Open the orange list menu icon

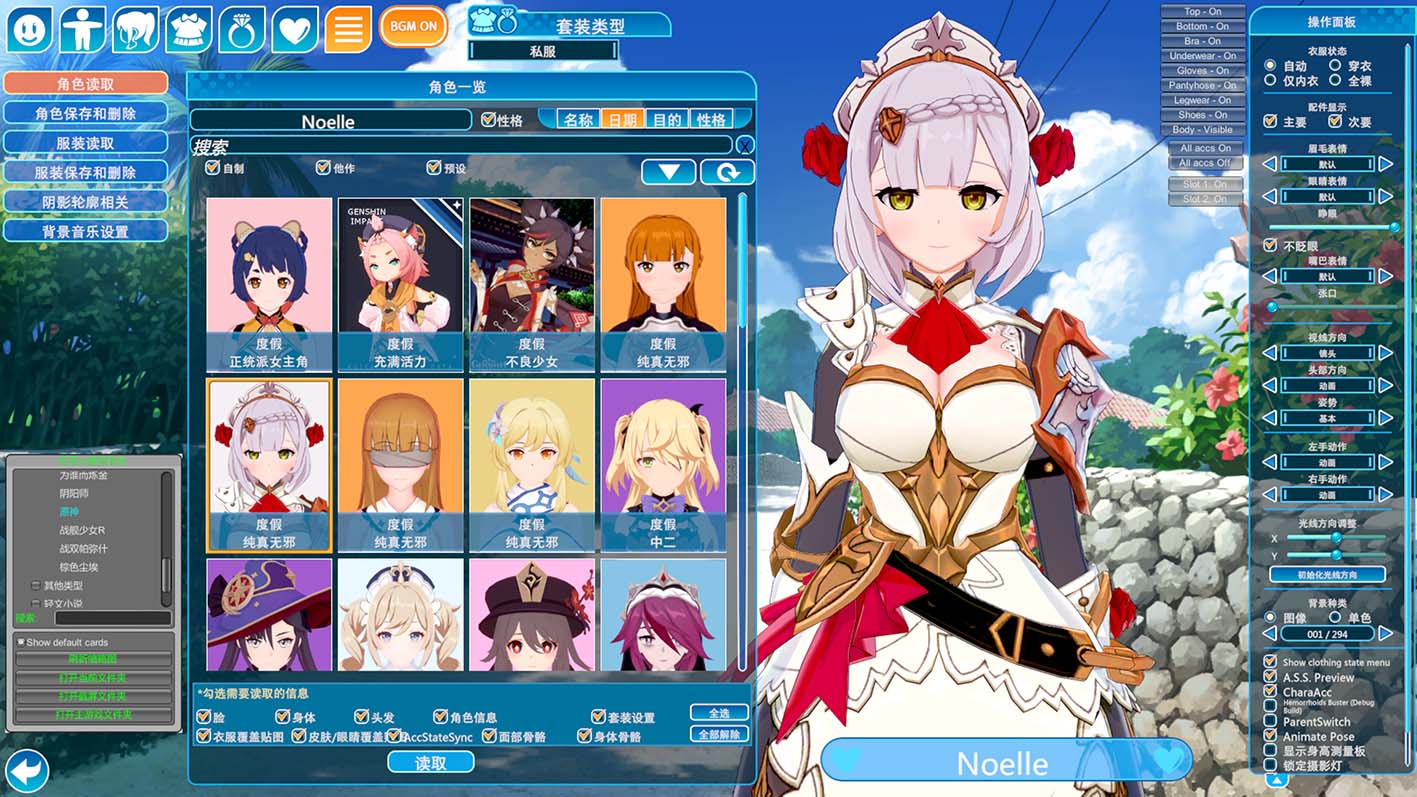pyautogui.click(x=347, y=29)
